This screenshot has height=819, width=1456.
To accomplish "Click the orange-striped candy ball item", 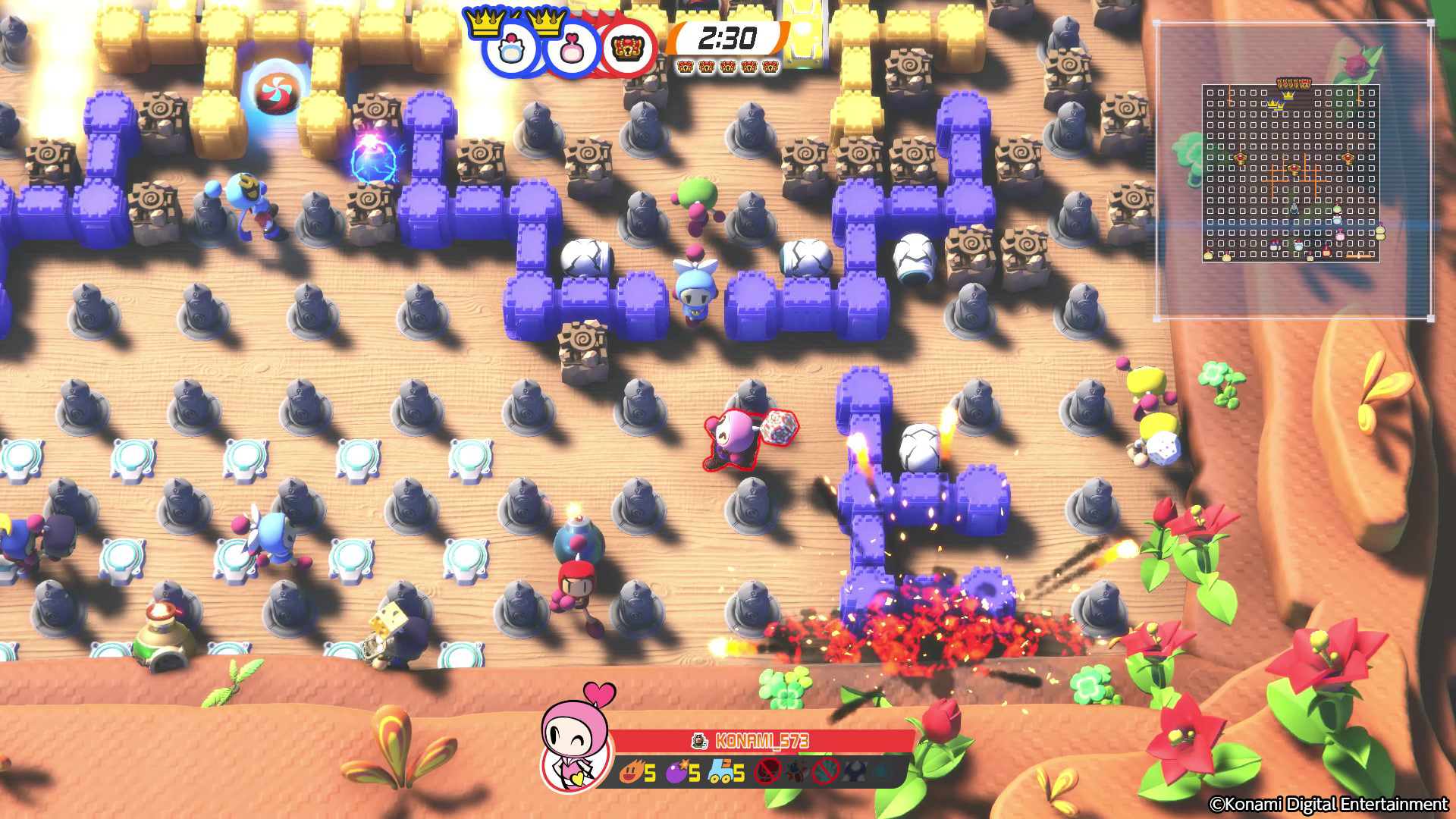I will pyautogui.click(x=278, y=91).
